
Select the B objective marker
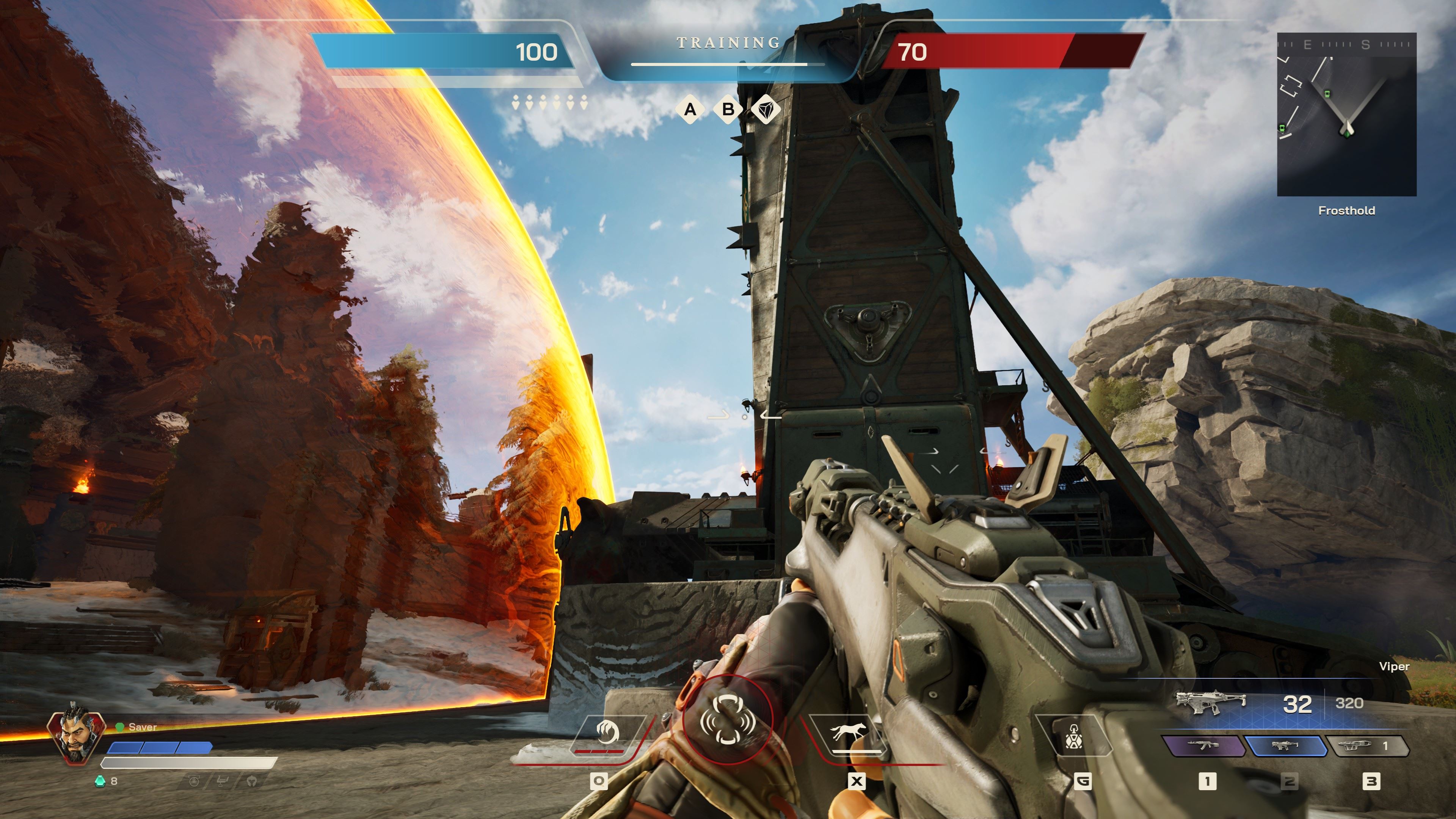728,109
